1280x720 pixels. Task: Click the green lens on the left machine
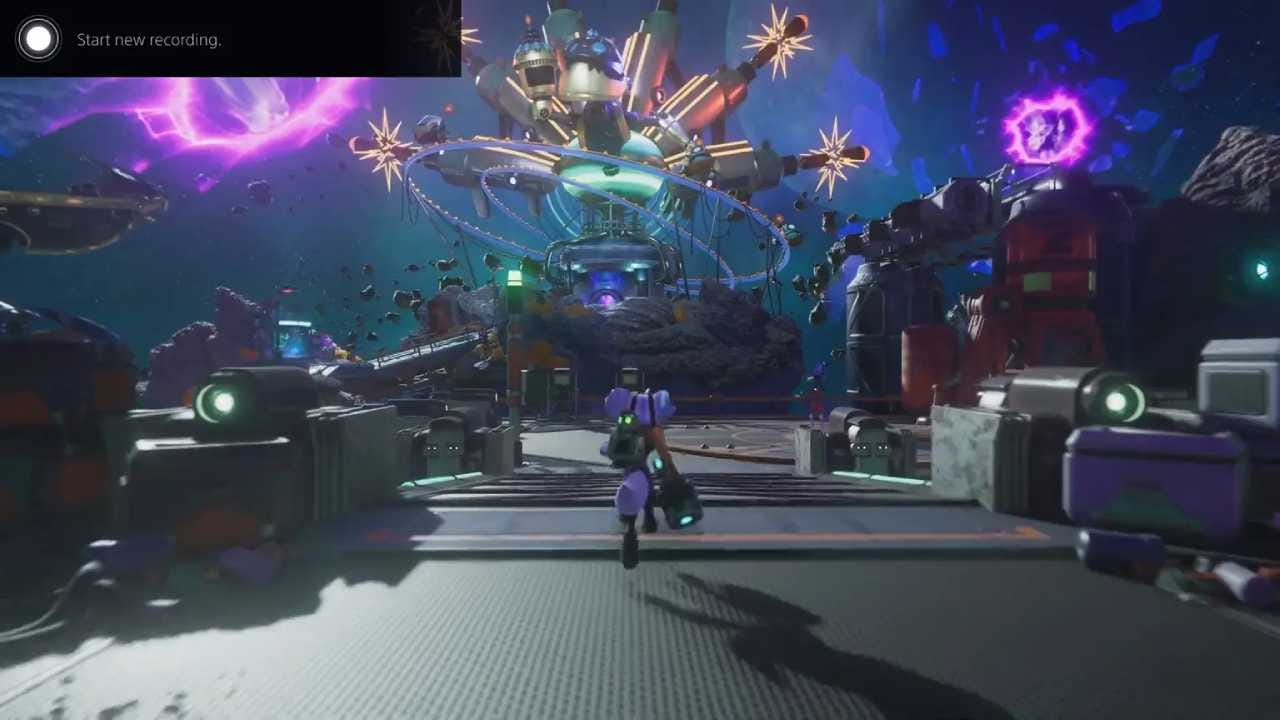coord(224,403)
